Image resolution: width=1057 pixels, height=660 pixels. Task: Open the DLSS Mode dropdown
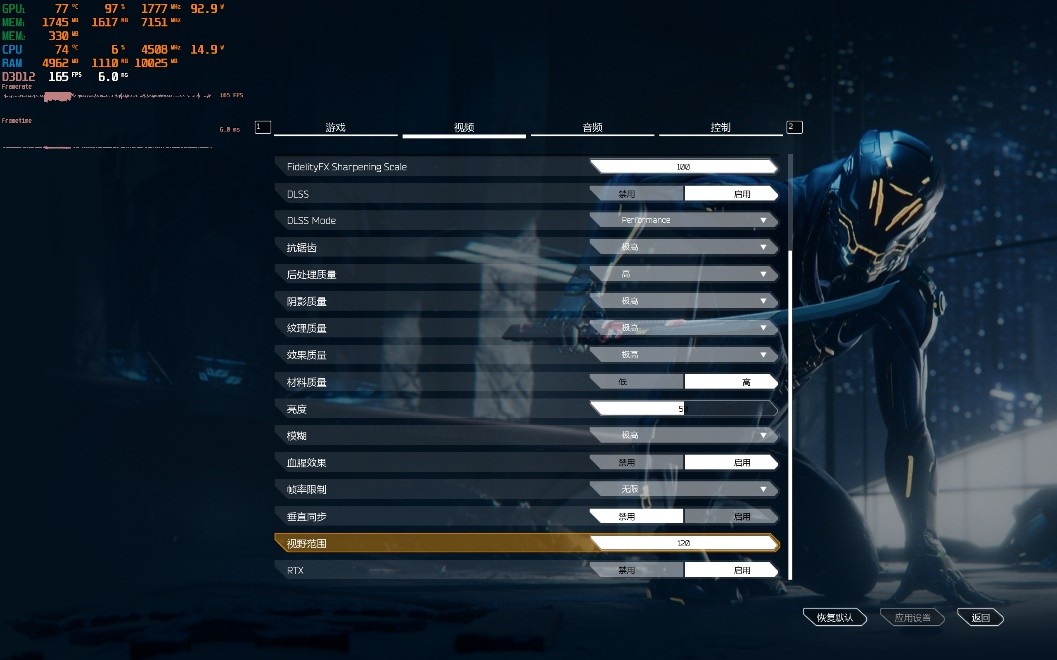(683, 220)
